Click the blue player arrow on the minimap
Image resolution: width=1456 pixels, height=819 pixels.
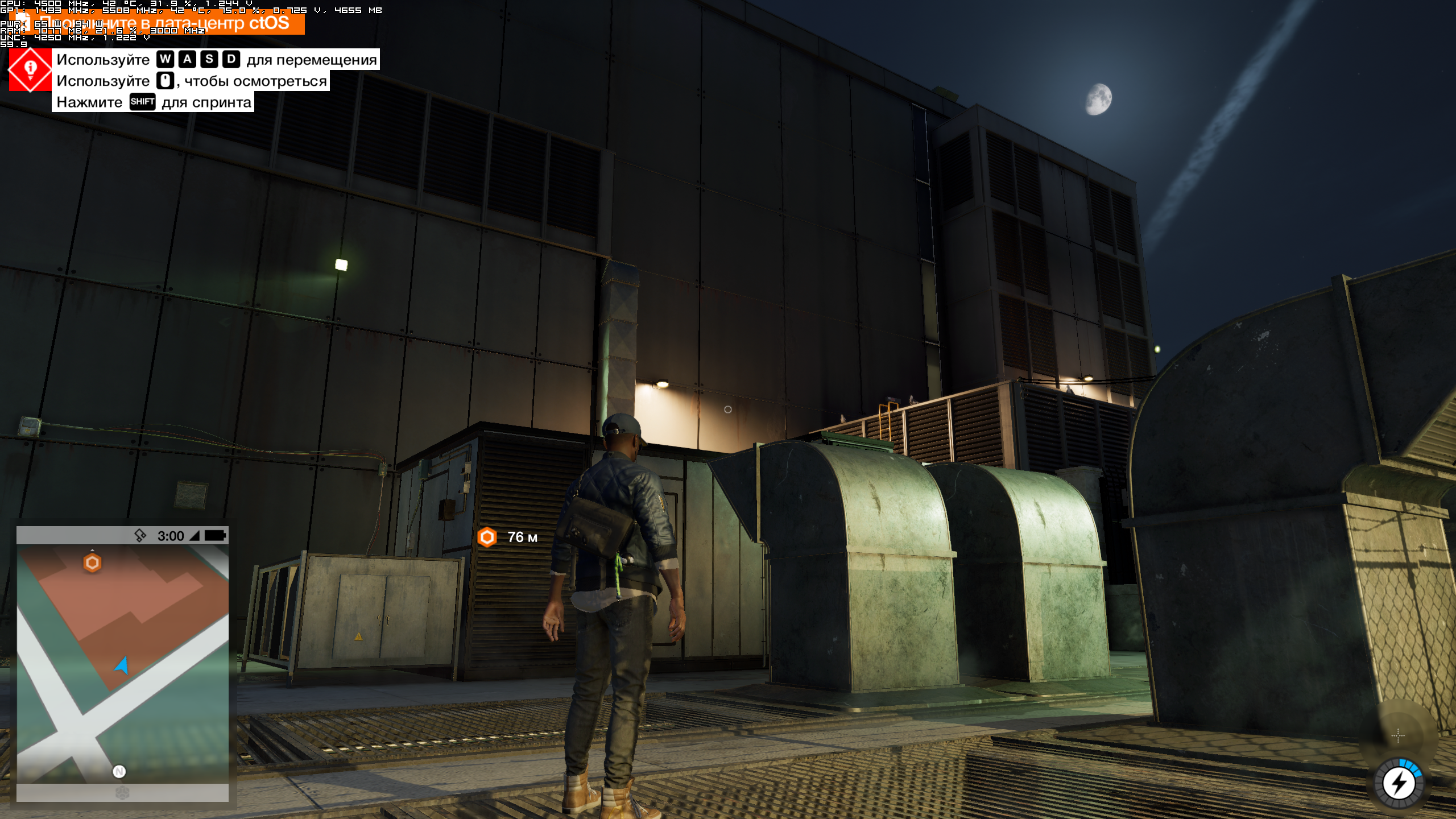tap(122, 665)
